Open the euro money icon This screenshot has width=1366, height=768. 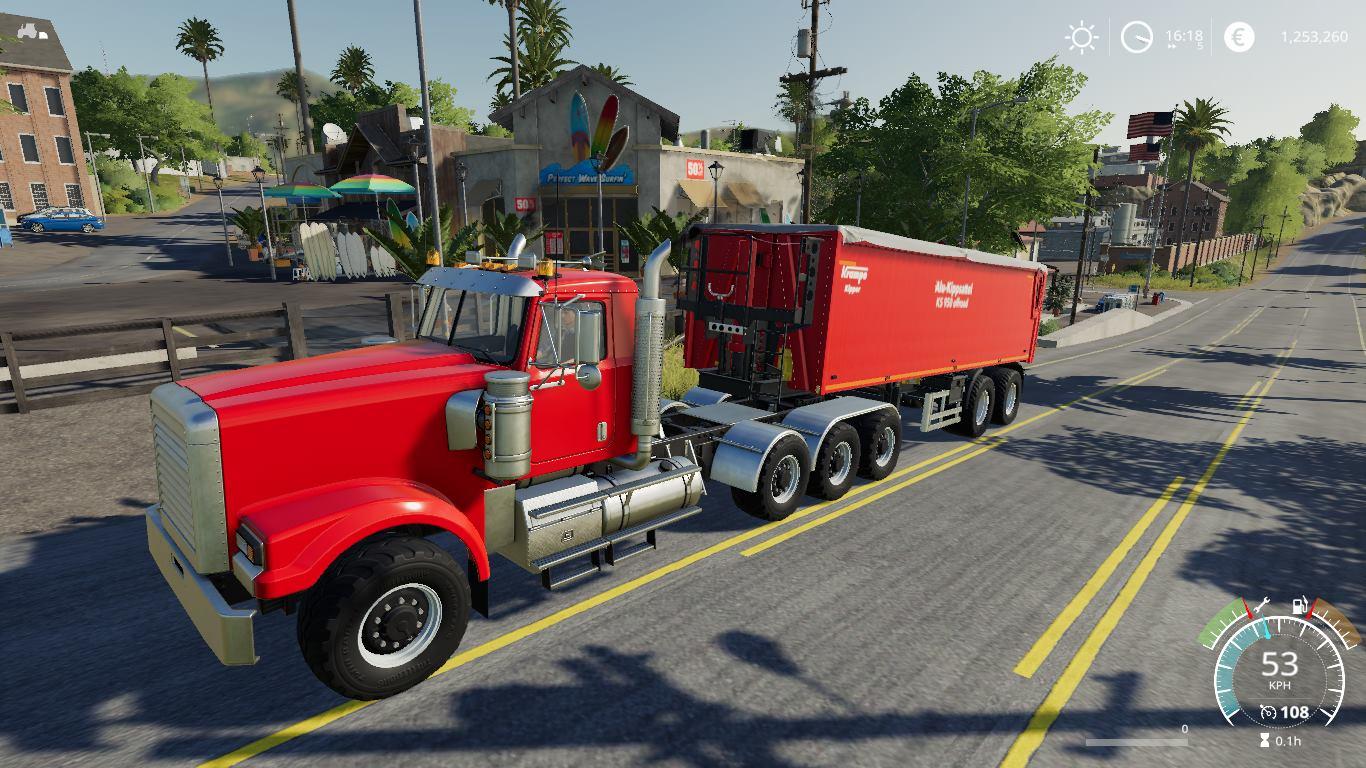click(1239, 38)
